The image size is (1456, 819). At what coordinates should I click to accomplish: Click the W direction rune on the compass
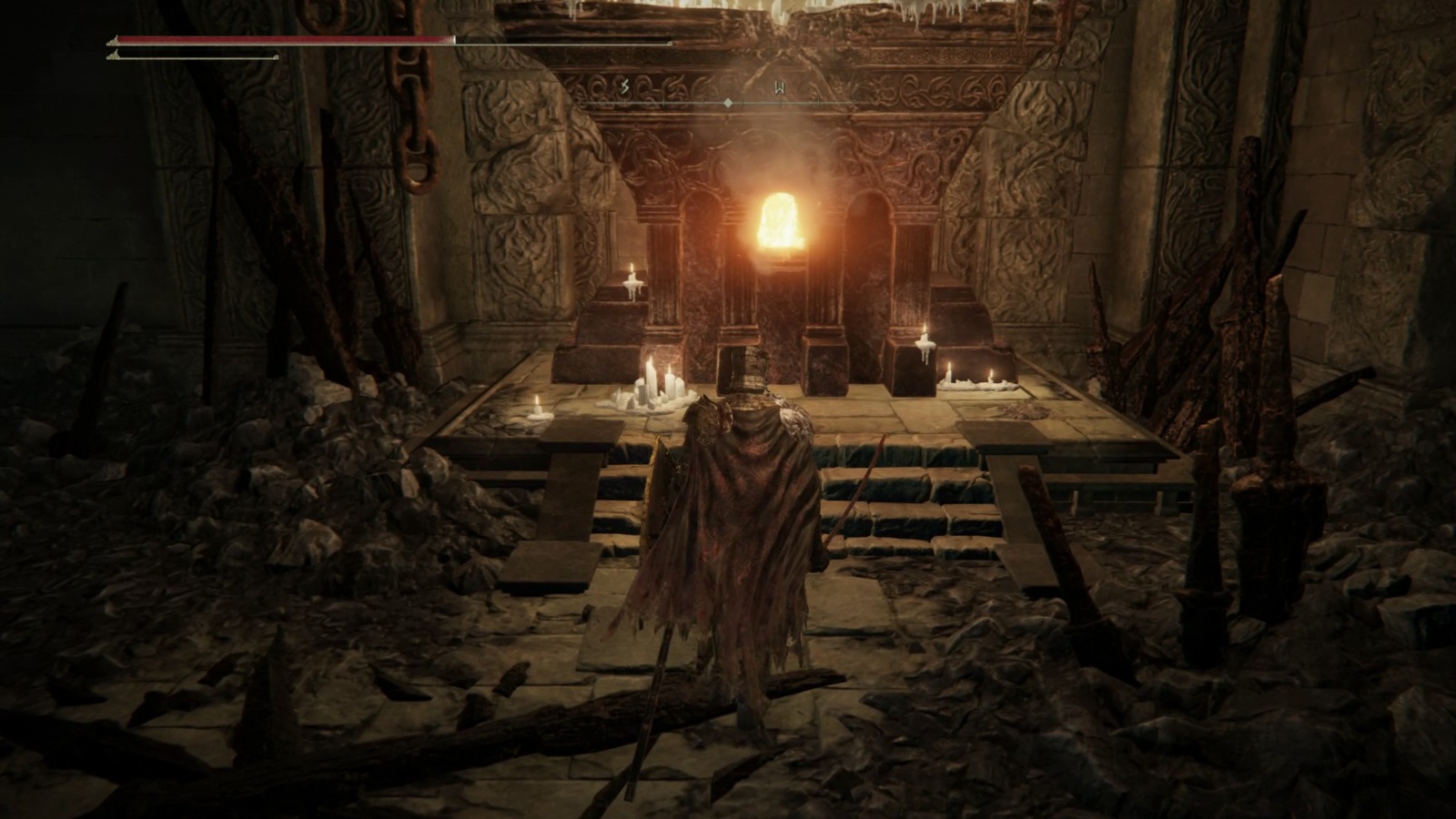pos(780,86)
